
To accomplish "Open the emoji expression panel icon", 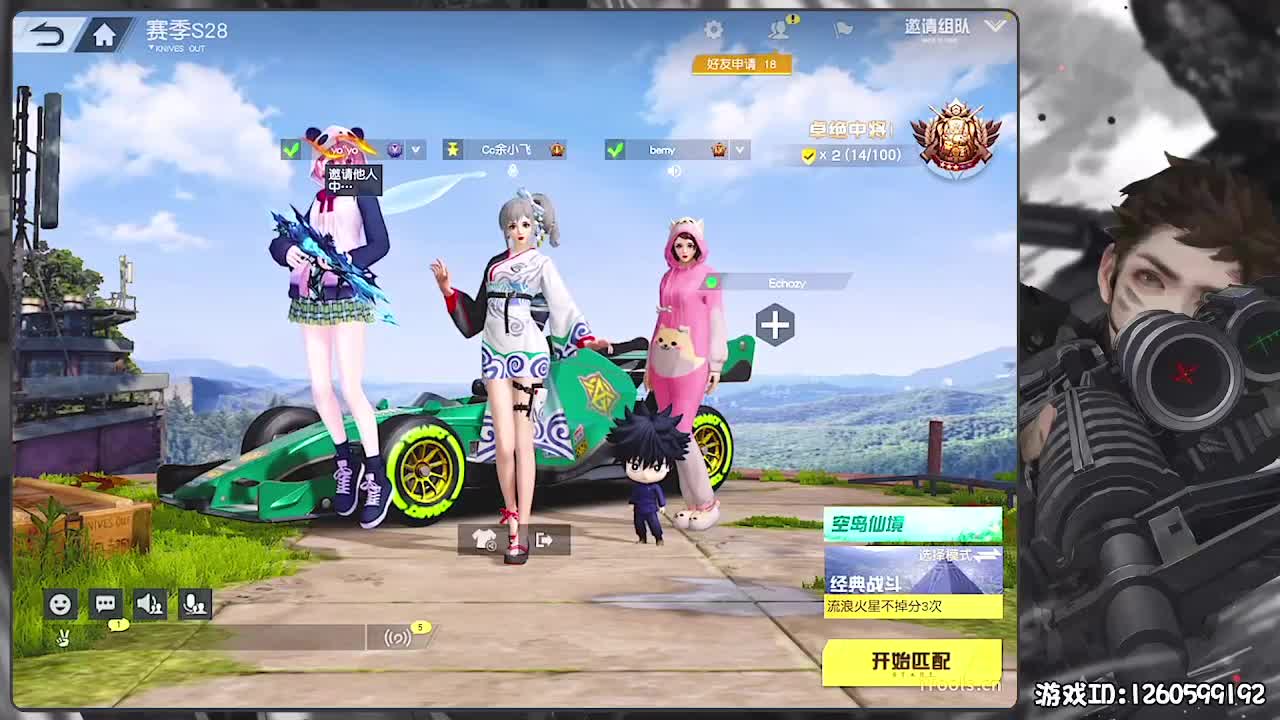I will (x=61, y=603).
